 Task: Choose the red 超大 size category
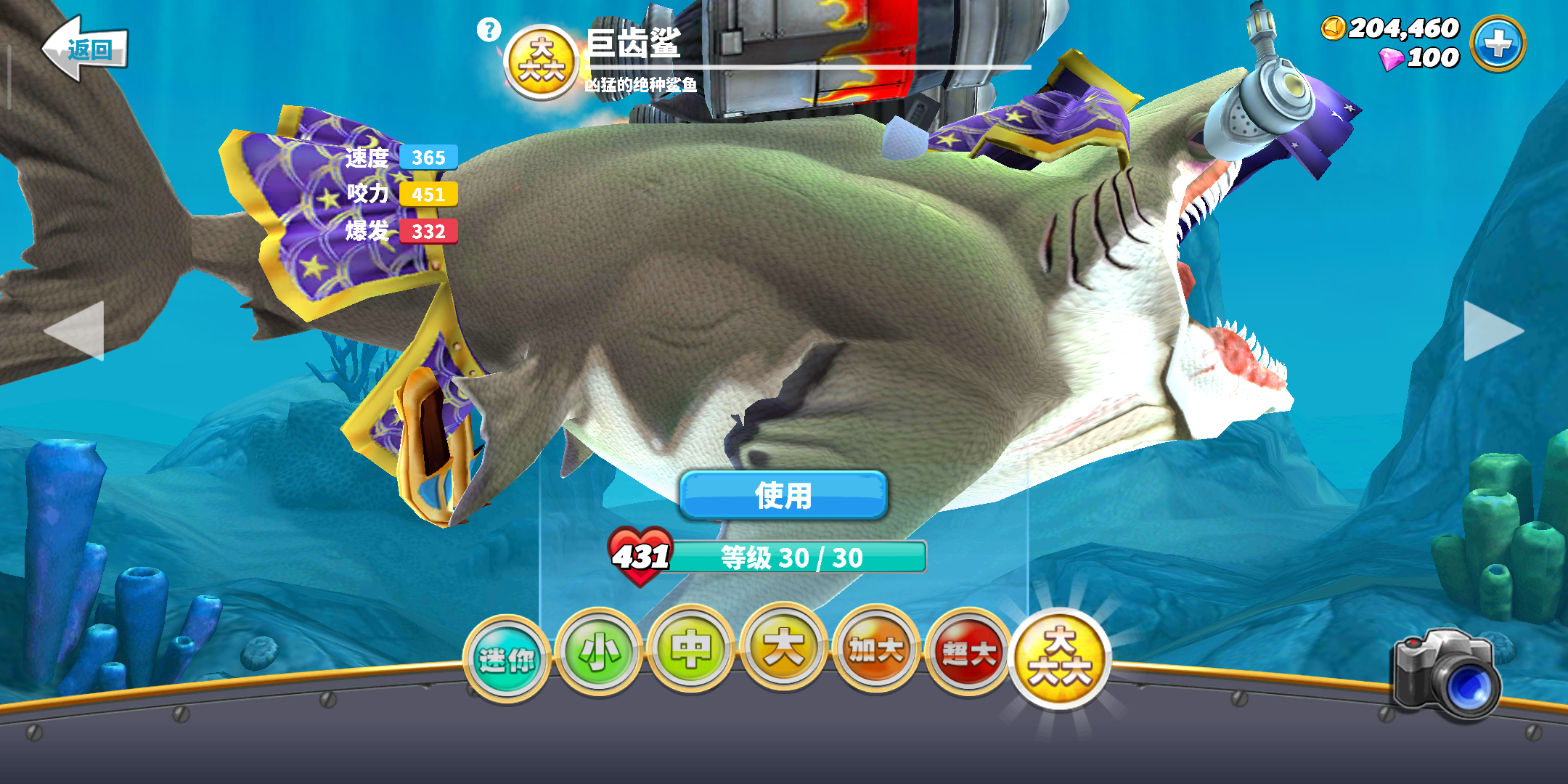(968, 653)
